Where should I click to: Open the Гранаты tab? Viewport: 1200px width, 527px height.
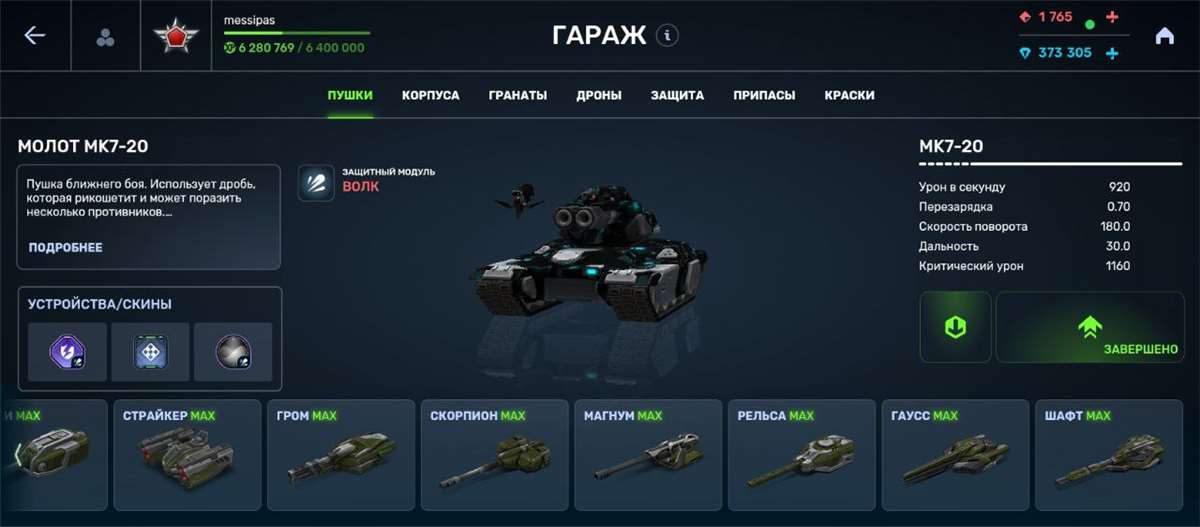coord(518,96)
